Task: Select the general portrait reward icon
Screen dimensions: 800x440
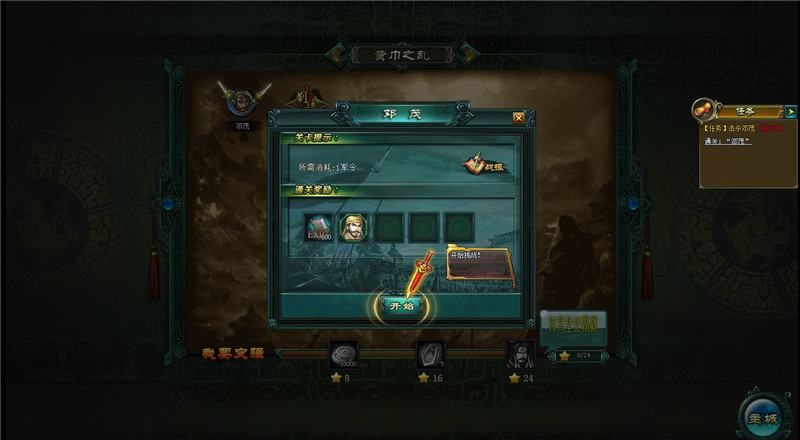Action: click(355, 227)
